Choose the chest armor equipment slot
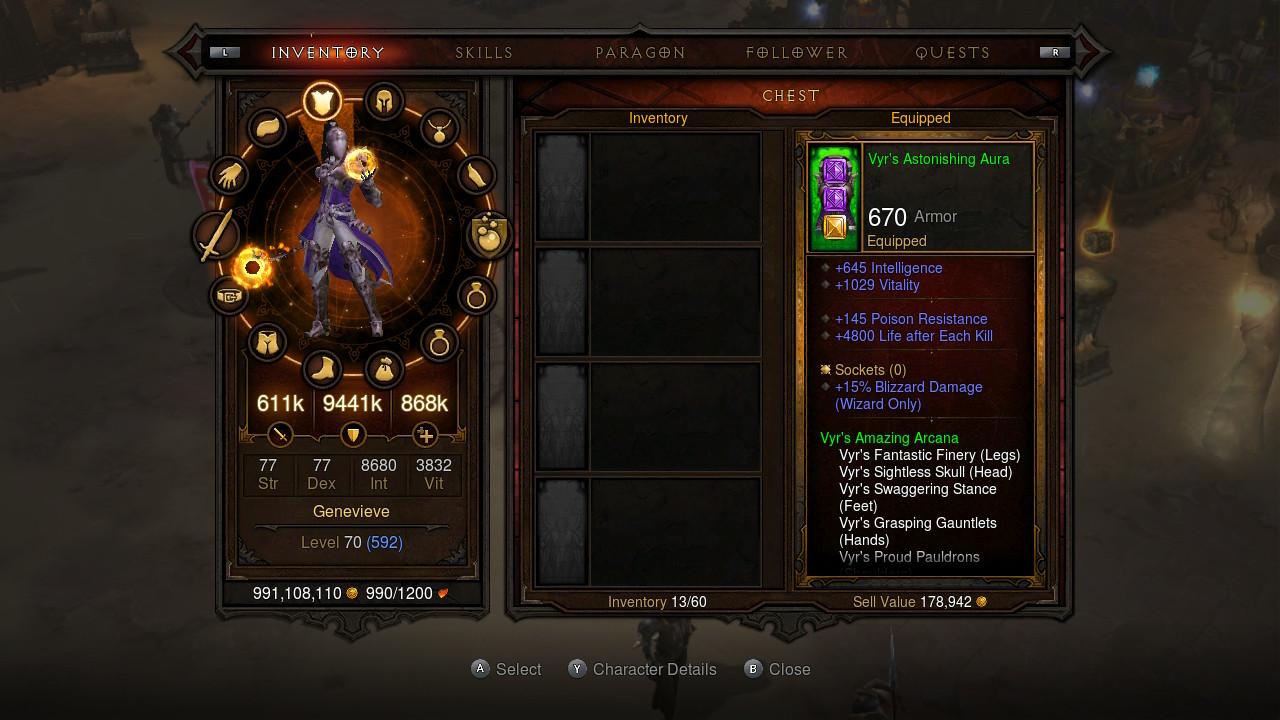Image resolution: width=1280 pixels, height=720 pixels. pyautogui.click(x=322, y=101)
